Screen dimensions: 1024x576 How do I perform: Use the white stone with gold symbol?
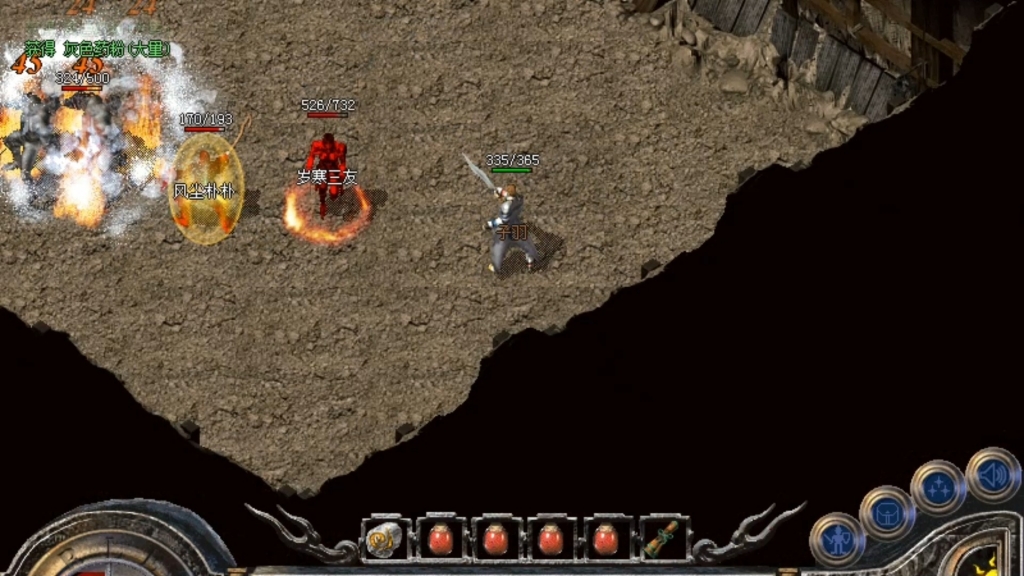pyautogui.click(x=385, y=539)
